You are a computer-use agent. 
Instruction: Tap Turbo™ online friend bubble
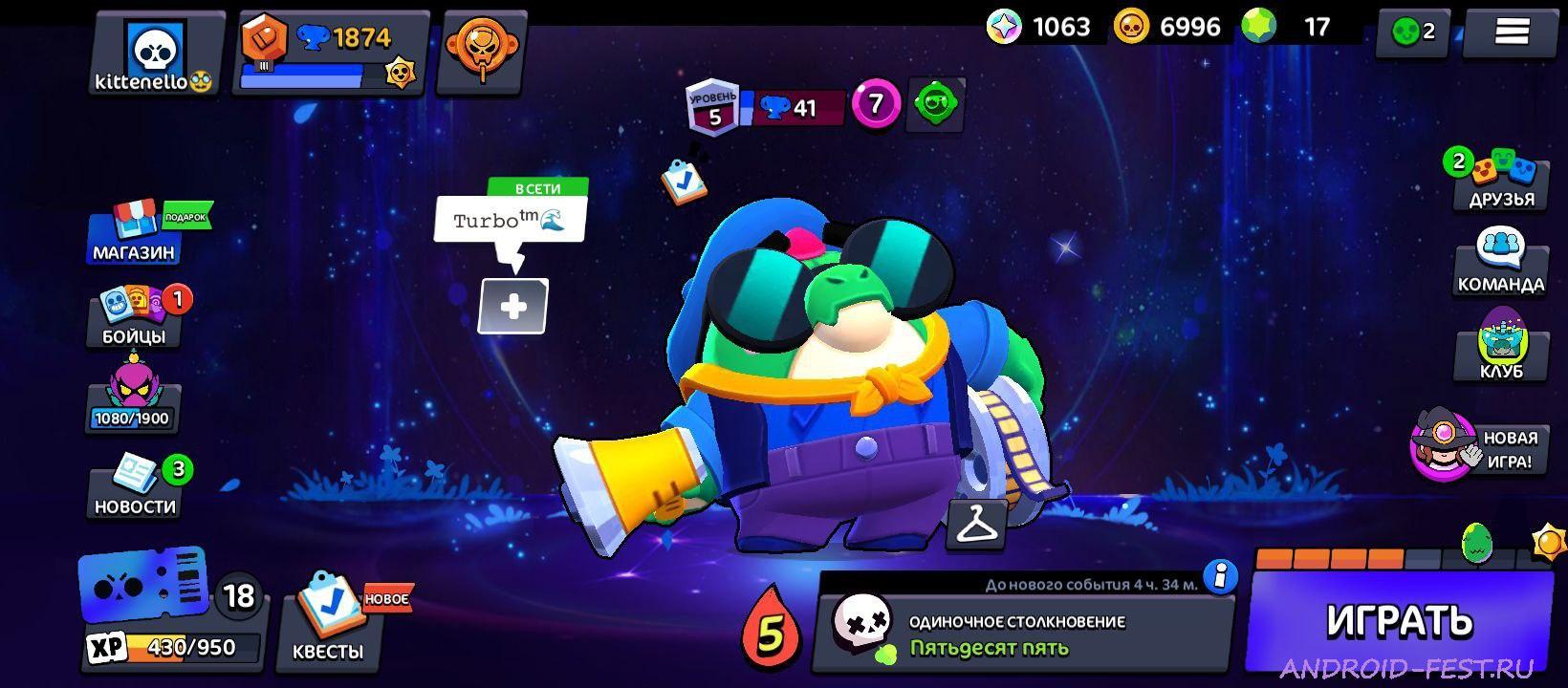tap(512, 220)
